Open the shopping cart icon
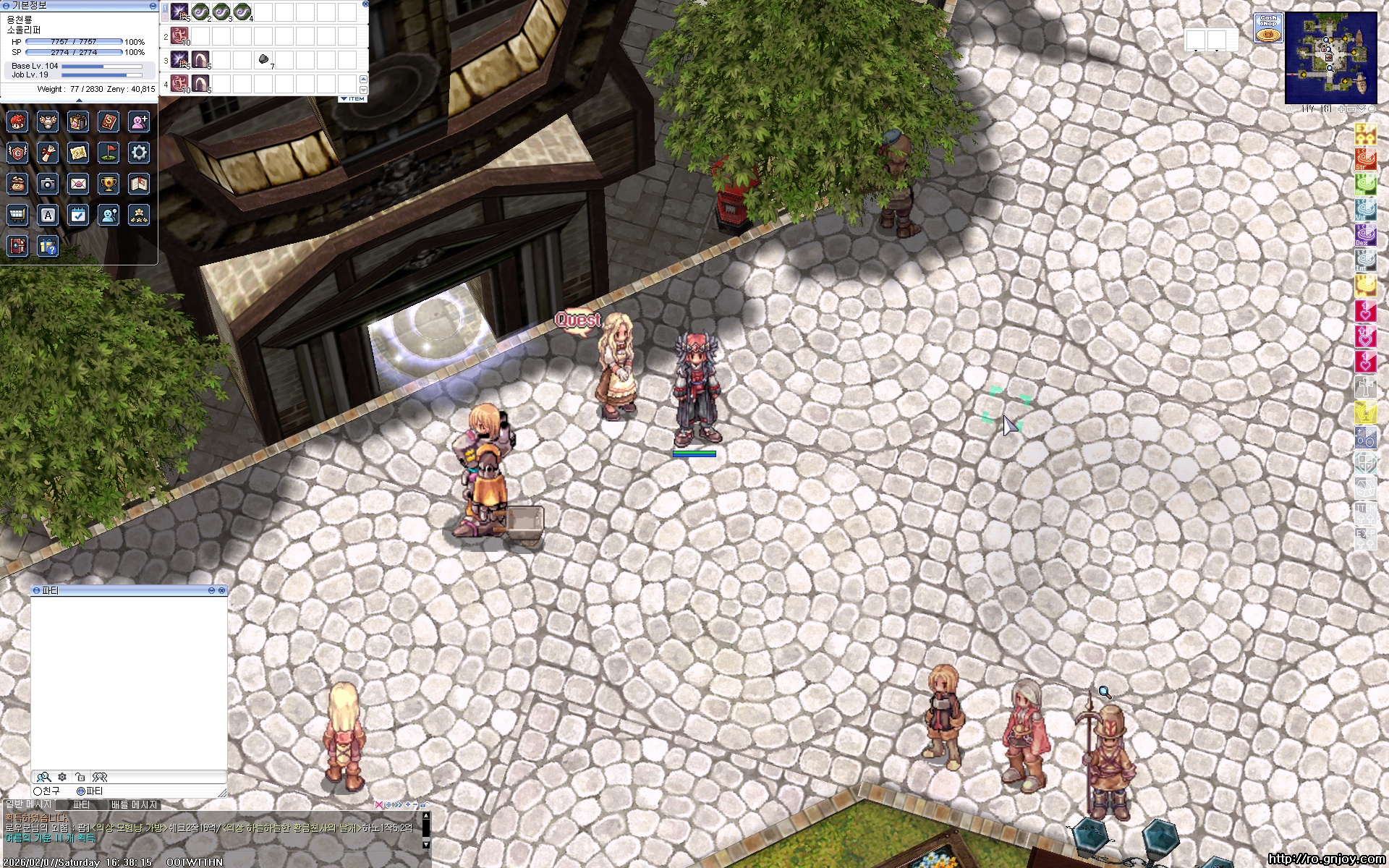The width and height of the screenshot is (1389, 868). coord(17,215)
